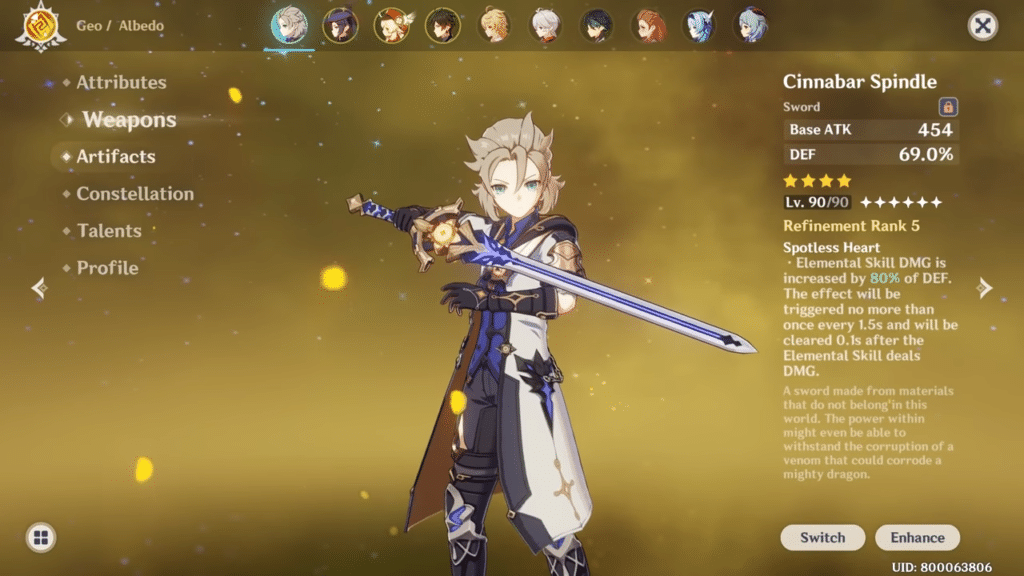
Task: Enhance the Cinnabar Spindle
Action: (x=917, y=537)
